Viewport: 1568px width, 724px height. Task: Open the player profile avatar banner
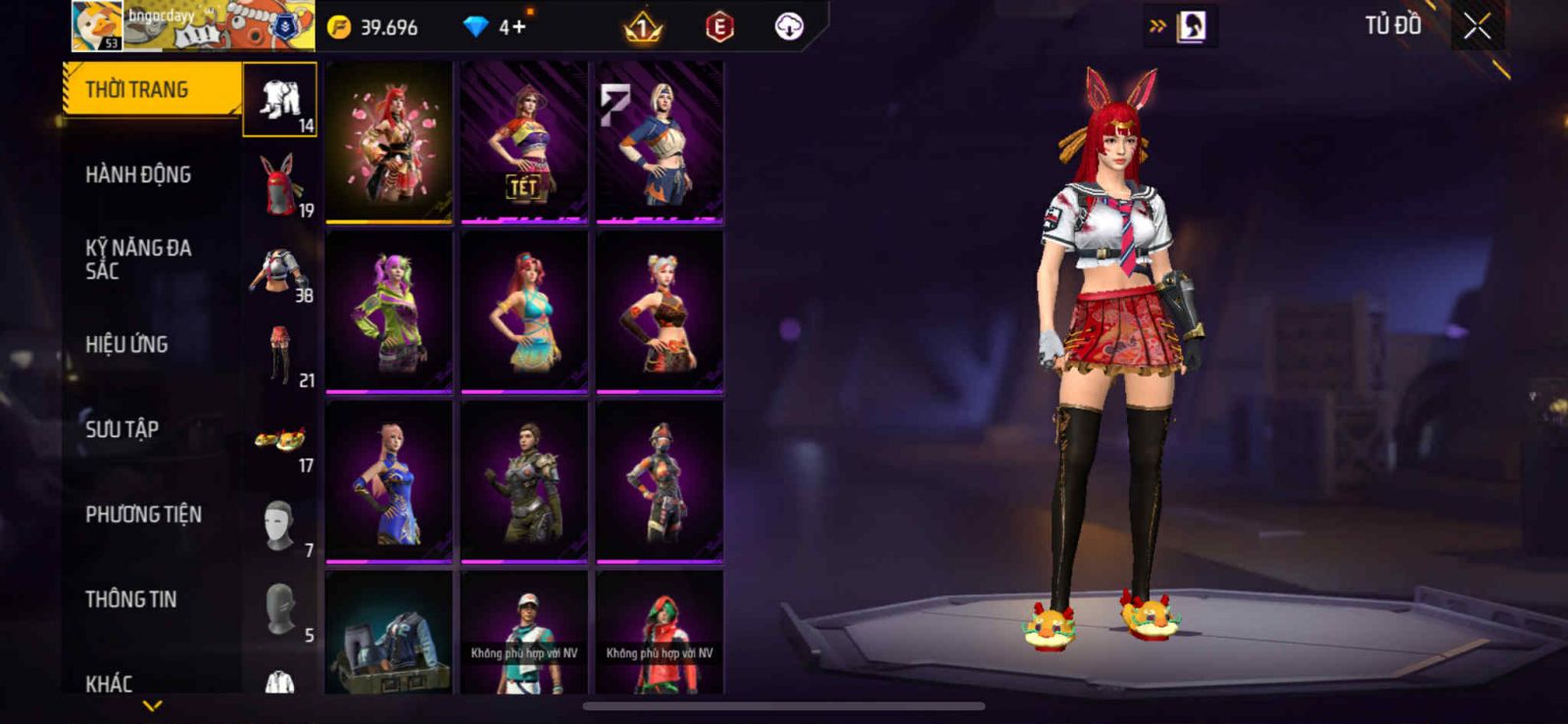point(193,26)
